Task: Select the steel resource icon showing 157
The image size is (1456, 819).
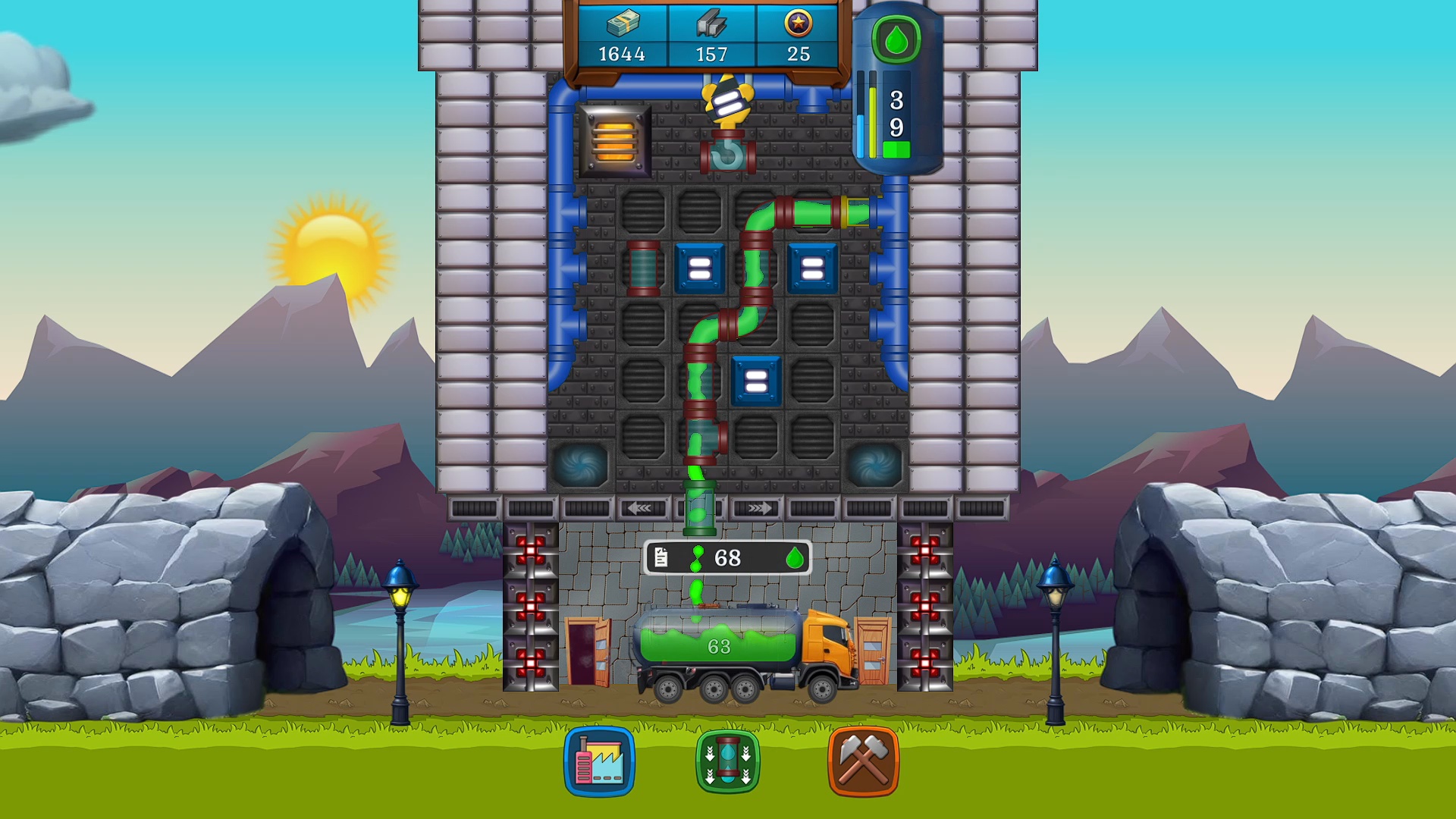Action: point(711,34)
